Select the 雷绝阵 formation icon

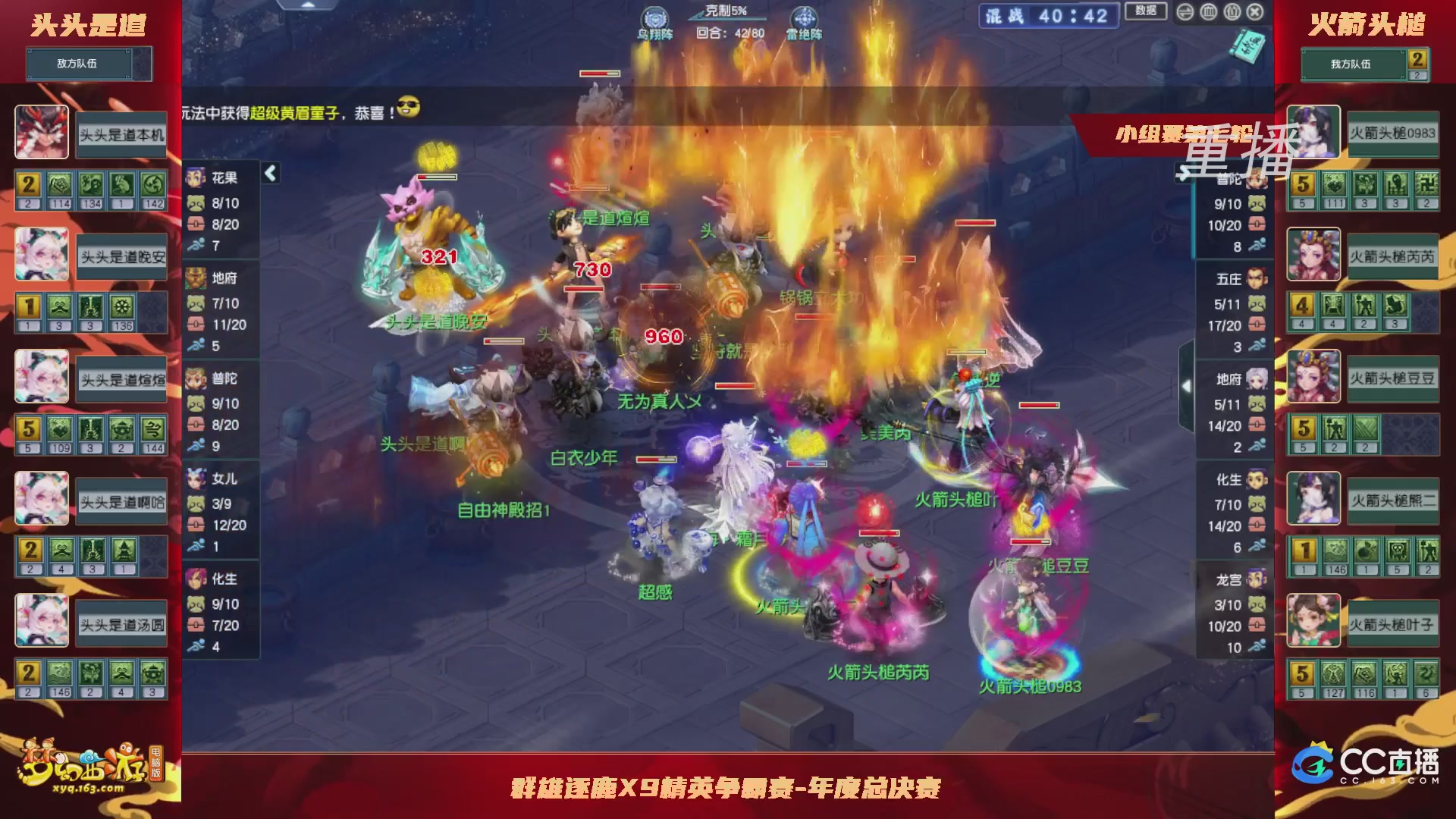coord(802,17)
